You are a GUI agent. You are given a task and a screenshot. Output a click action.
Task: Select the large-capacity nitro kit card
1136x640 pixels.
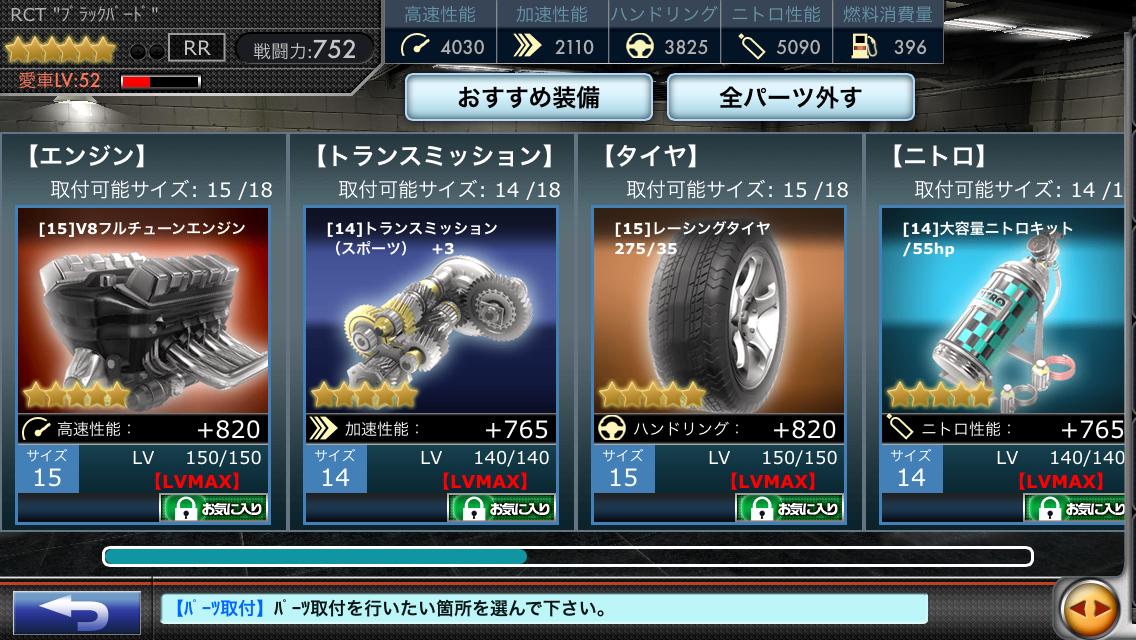pyautogui.click(x=1005, y=310)
